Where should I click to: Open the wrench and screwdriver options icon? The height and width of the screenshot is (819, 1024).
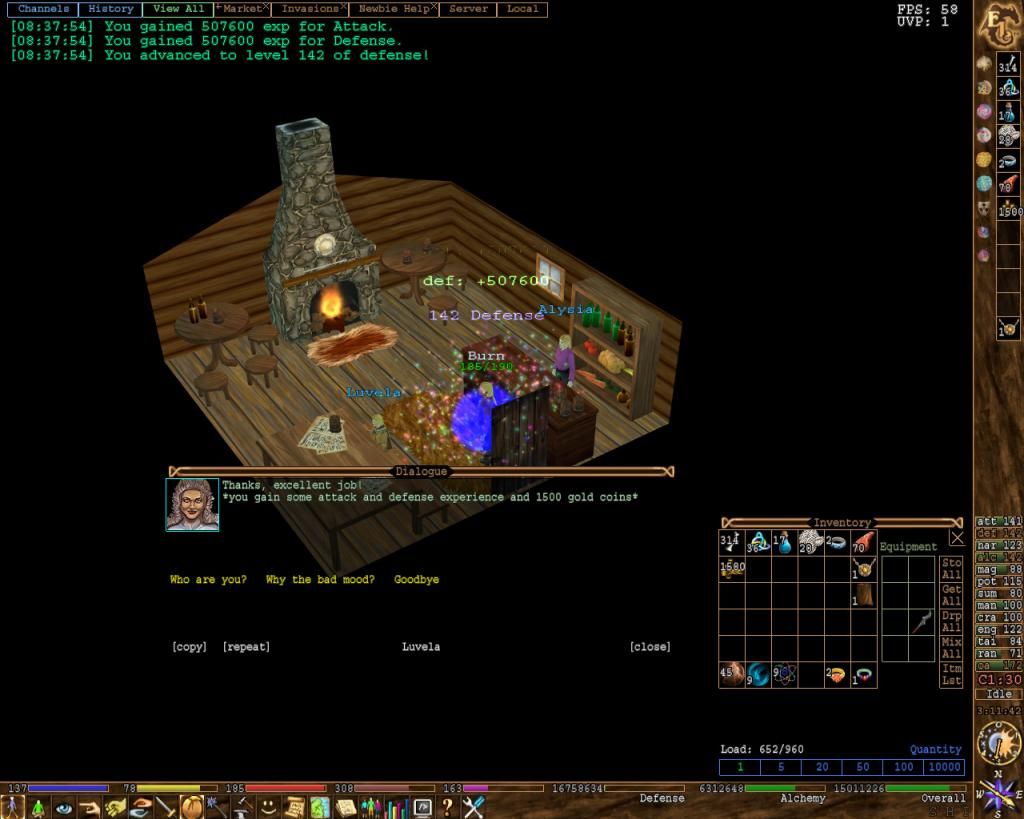coord(474,806)
